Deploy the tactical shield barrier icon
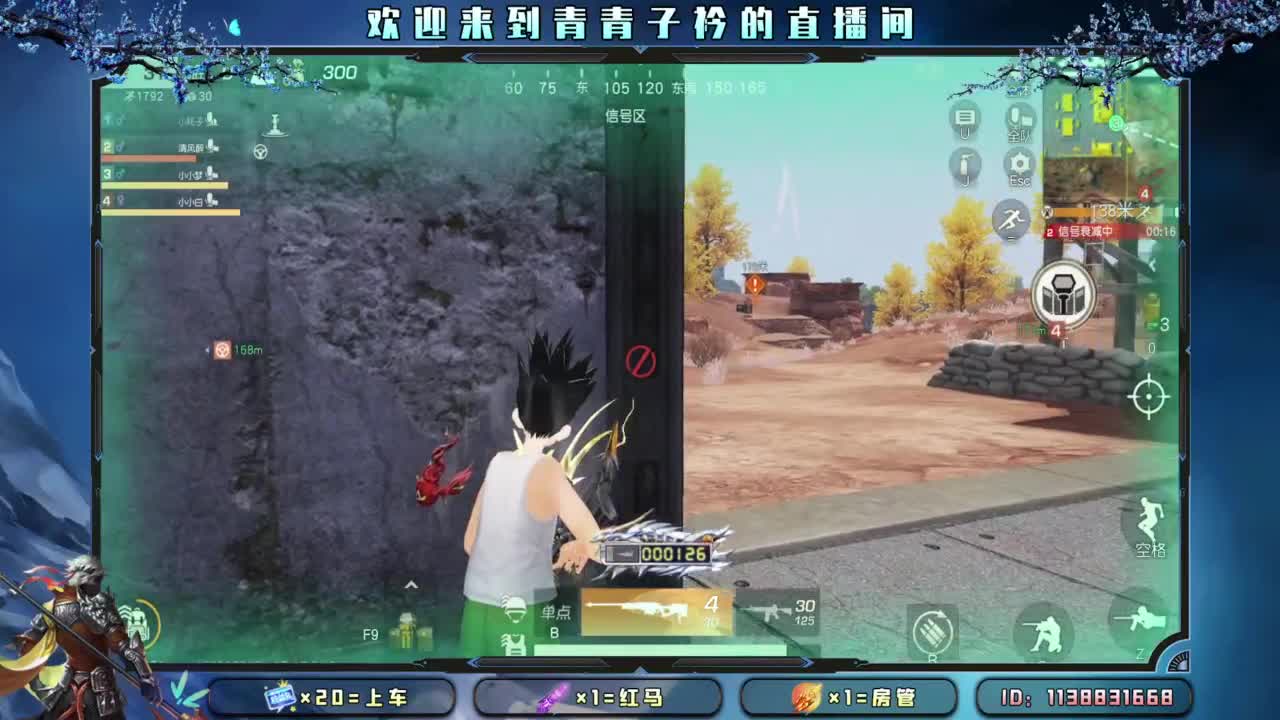Viewport: 1280px width, 720px height. [x=1062, y=293]
